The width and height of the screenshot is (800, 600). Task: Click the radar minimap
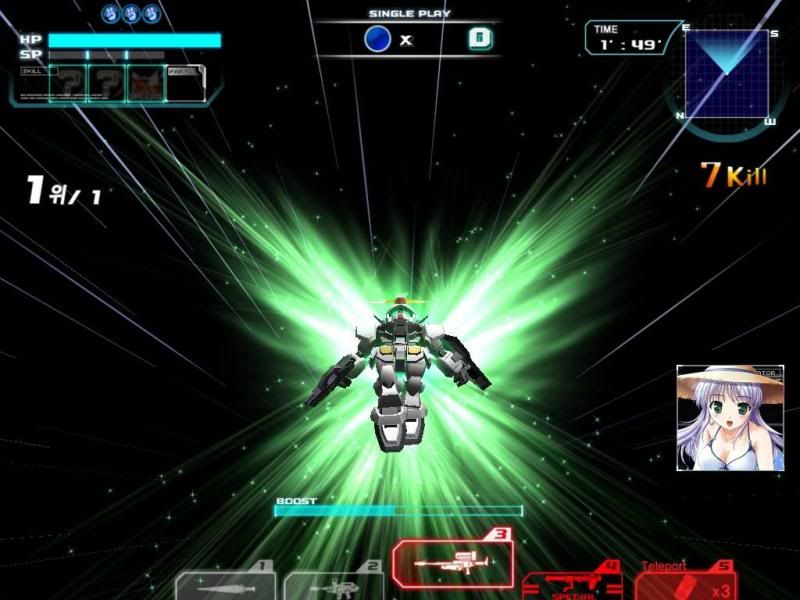click(x=730, y=76)
